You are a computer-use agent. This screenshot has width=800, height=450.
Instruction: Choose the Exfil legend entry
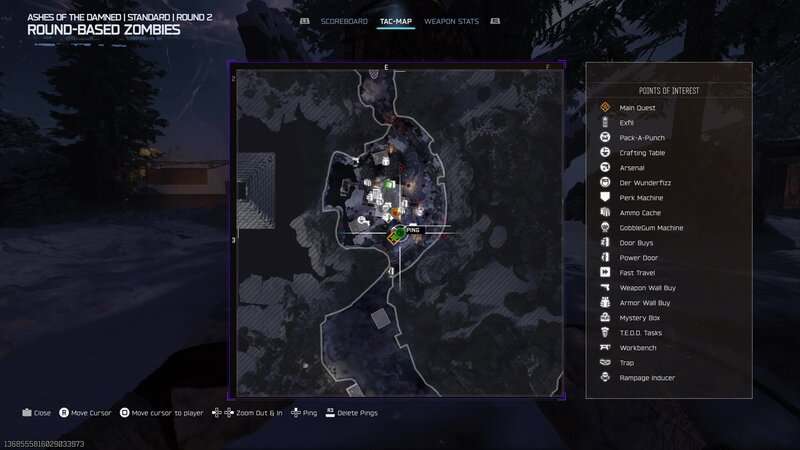tap(627, 123)
